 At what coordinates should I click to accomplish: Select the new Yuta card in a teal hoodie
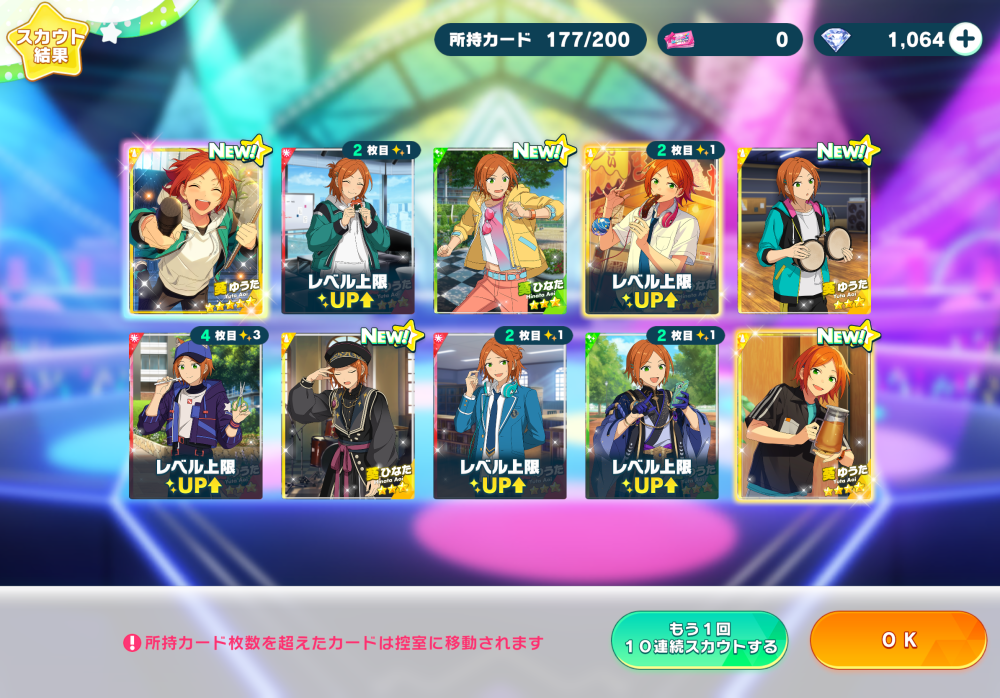coord(804,230)
